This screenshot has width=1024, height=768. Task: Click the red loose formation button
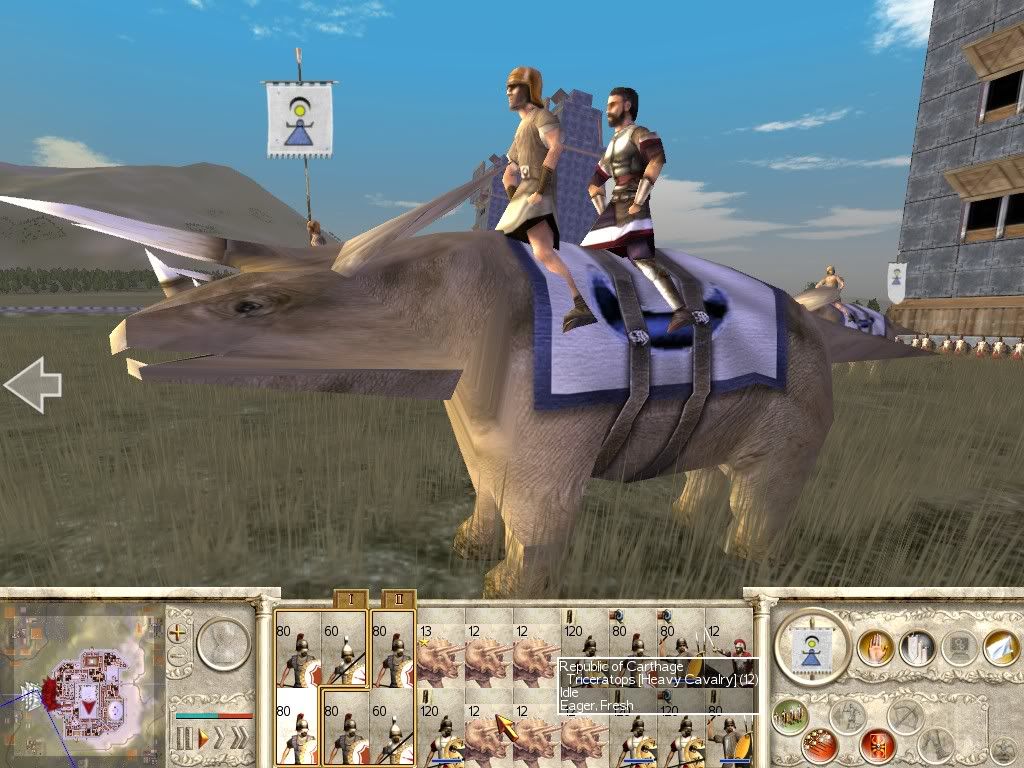click(821, 745)
